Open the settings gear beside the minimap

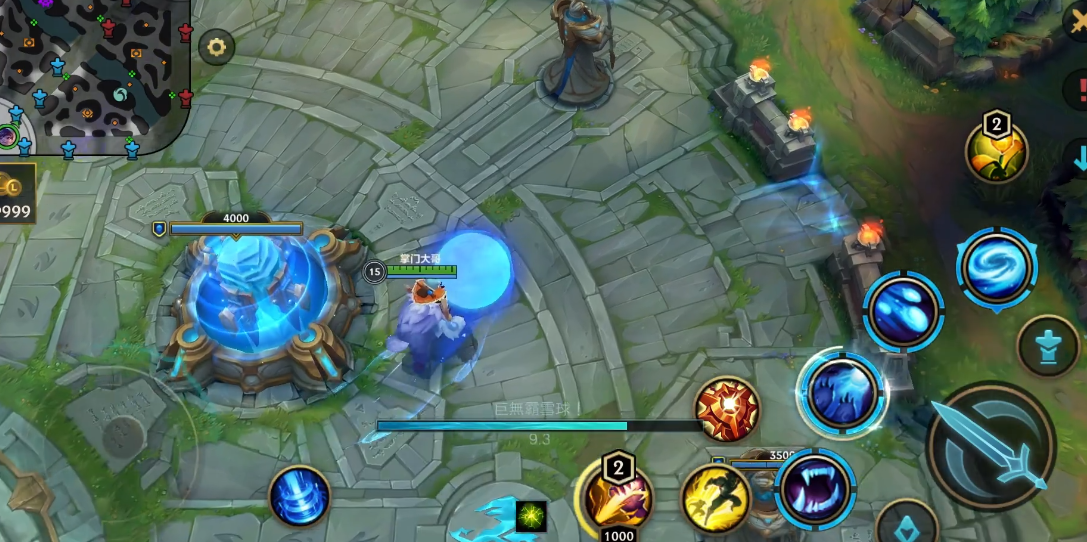click(x=216, y=46)
